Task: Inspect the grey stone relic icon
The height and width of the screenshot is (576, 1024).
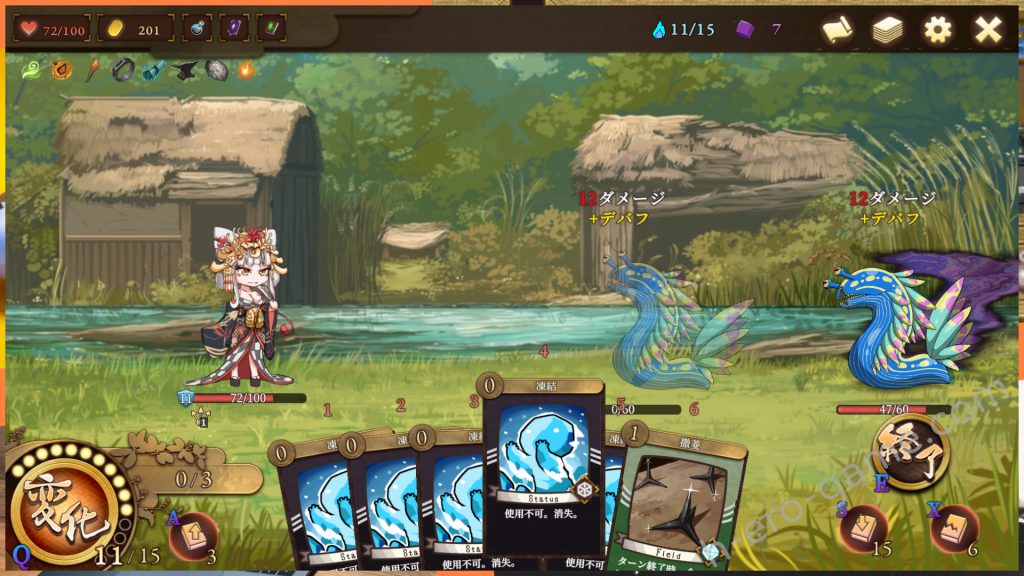Action: [x=215, y=70]
